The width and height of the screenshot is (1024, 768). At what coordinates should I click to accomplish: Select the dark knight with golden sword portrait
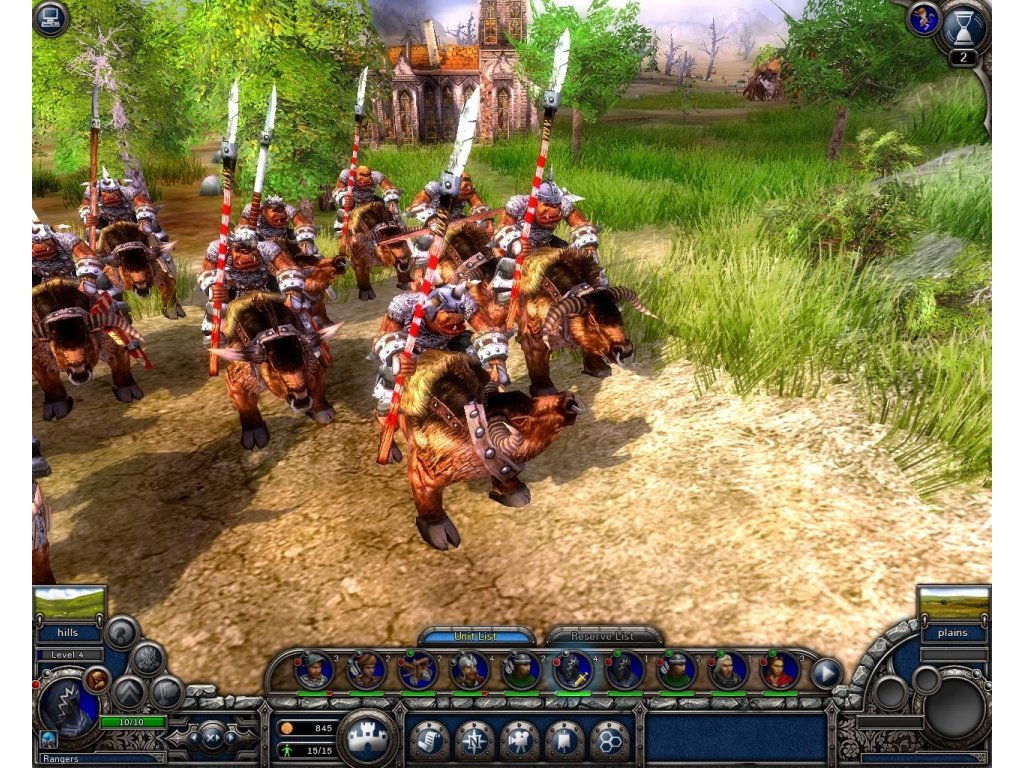[x=573, y=670]
